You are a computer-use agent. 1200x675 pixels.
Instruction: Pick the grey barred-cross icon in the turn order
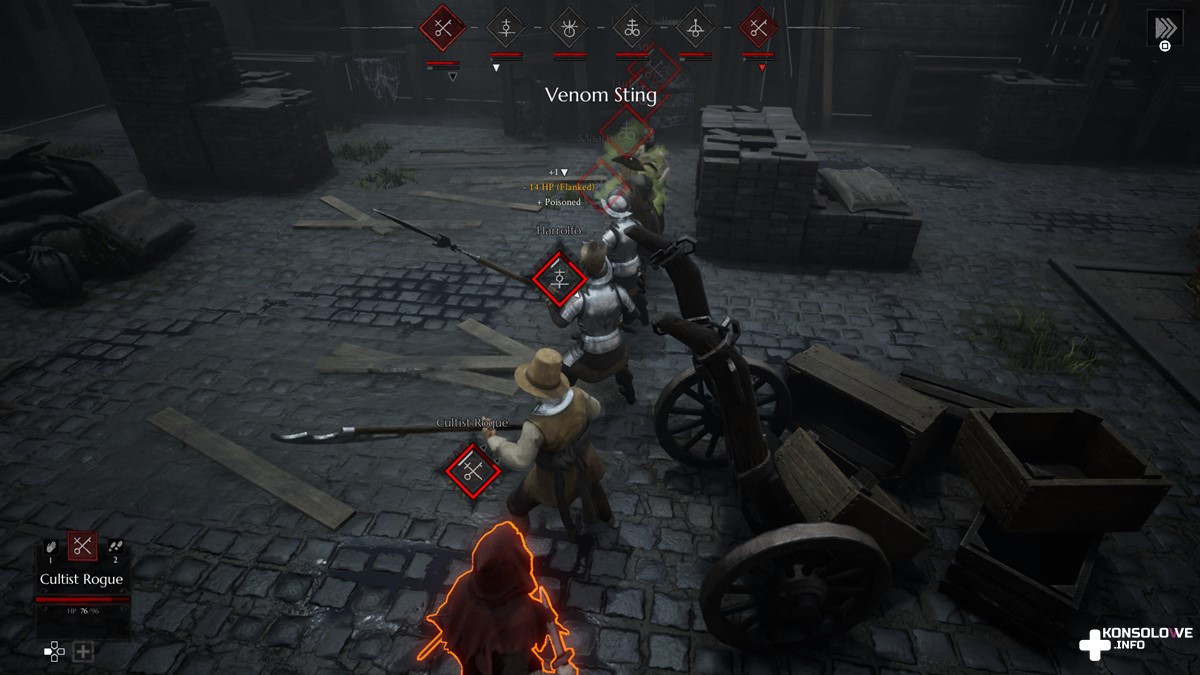pos(506,28)
